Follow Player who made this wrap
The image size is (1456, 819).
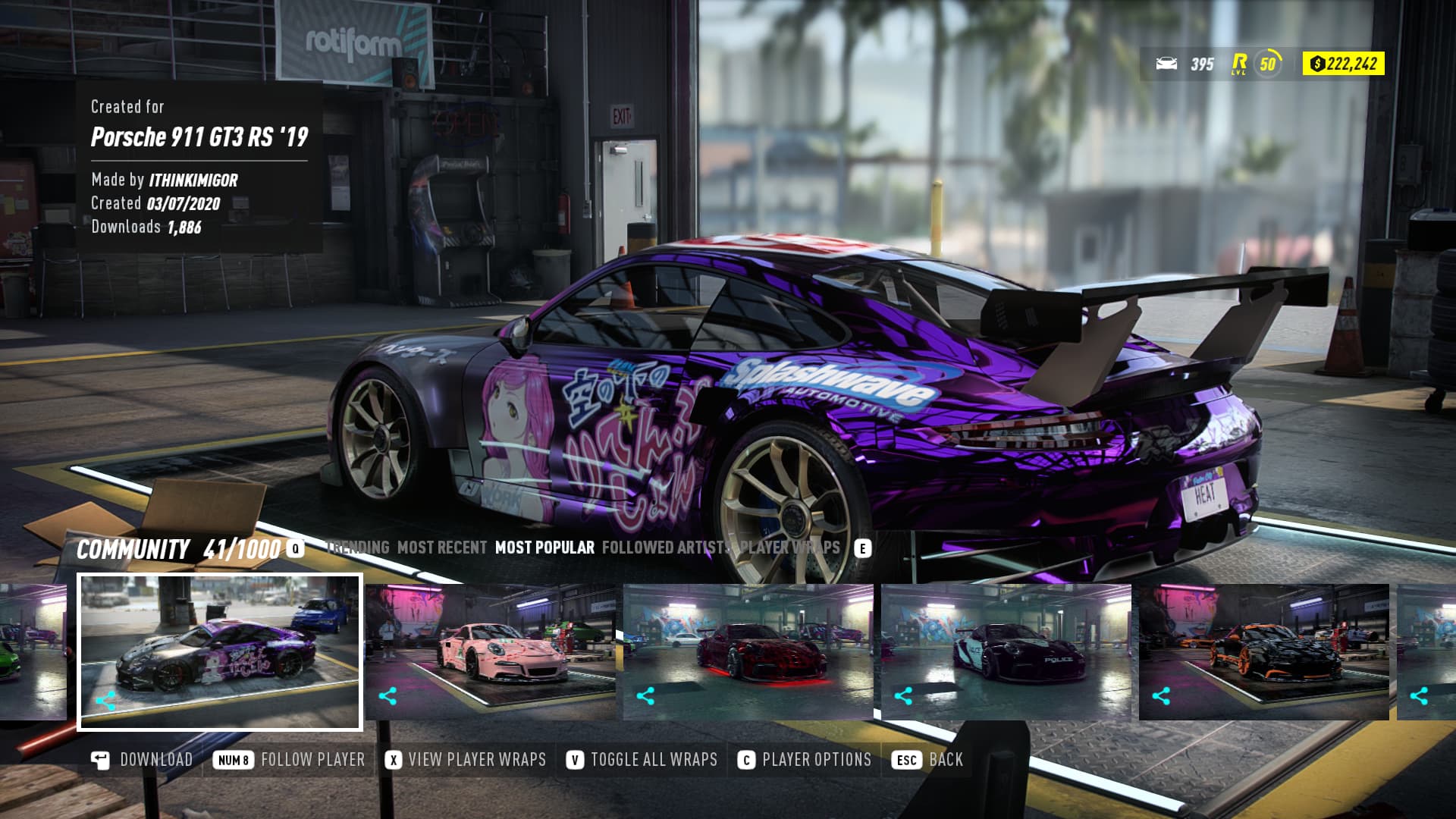(x=290, y=760)
